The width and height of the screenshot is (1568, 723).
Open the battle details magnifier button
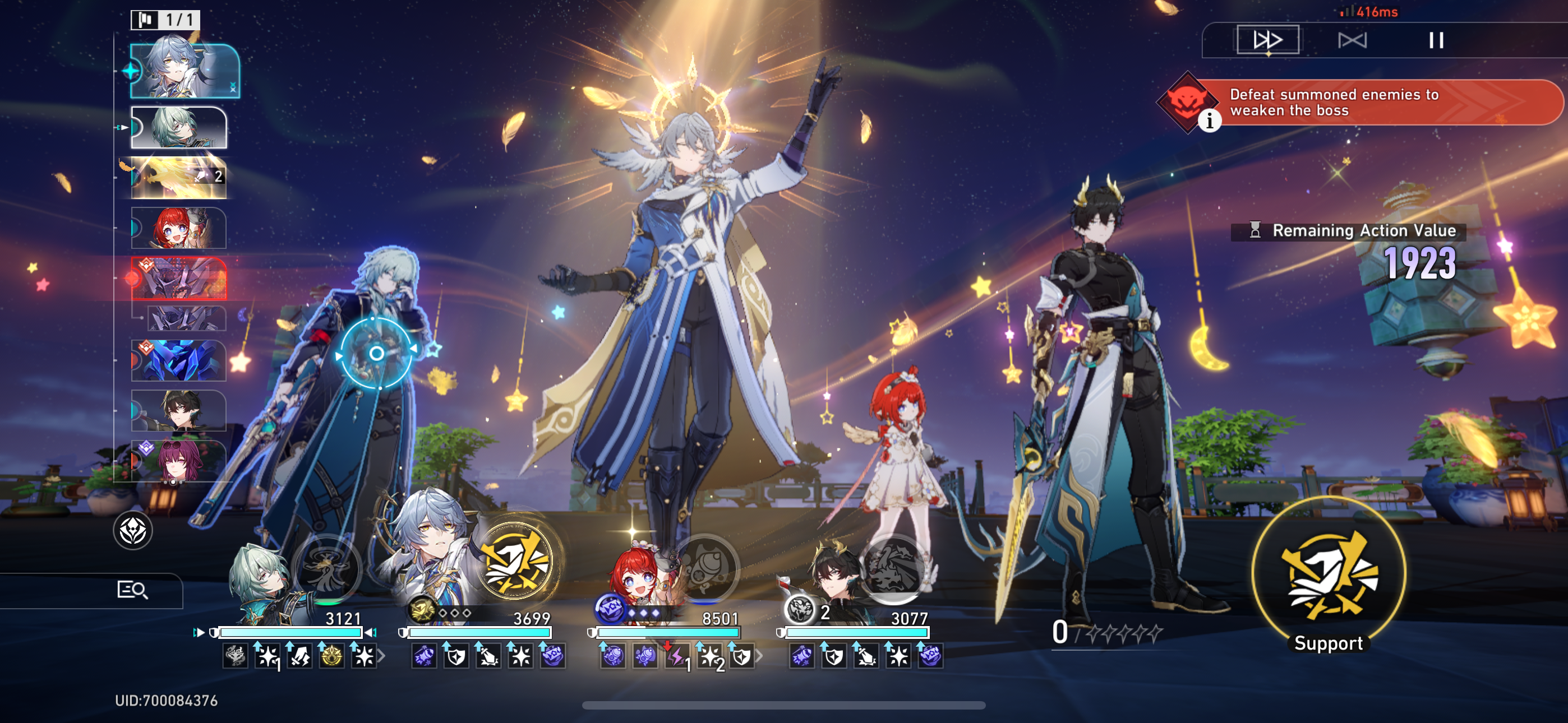click(x=132, y=590)
